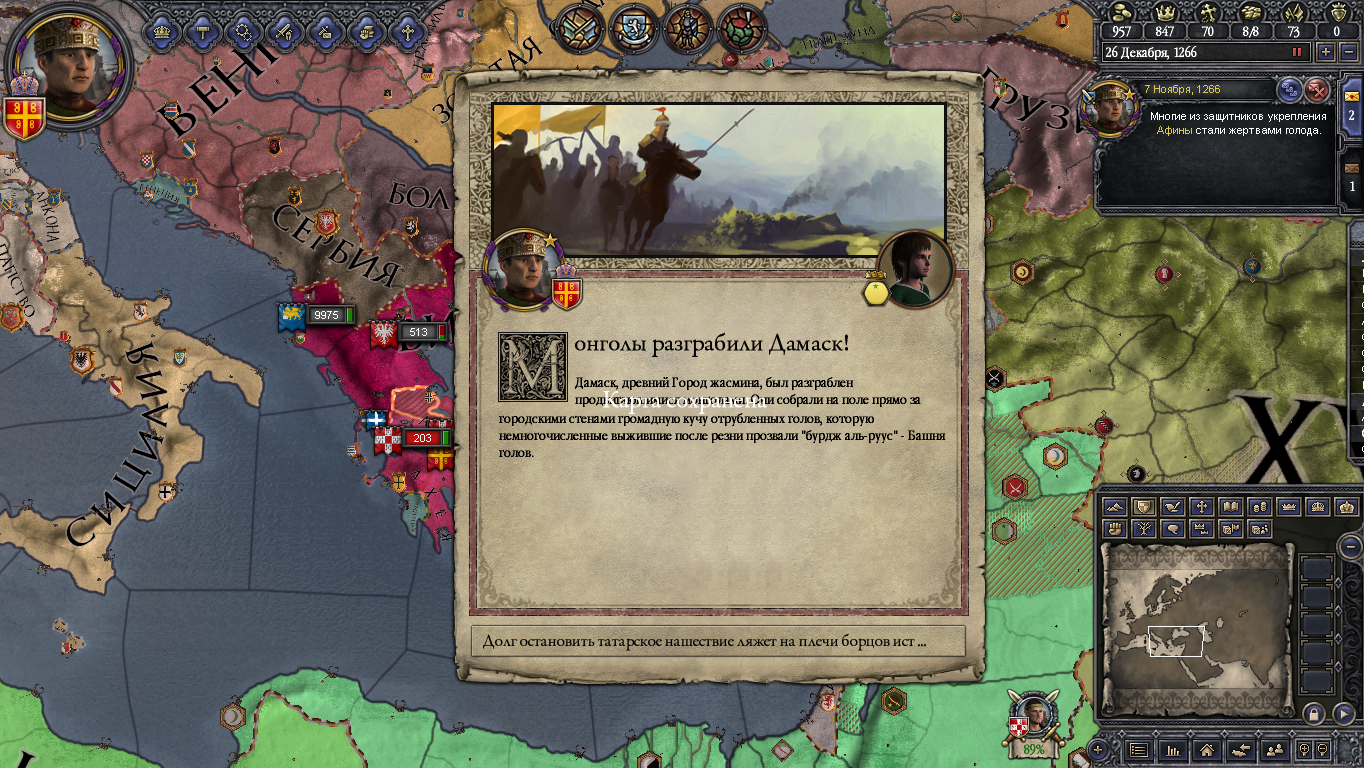Open the ruler portrait in the top-left corner
Viewport: 1364px width, 768px height.
click(x=69, y=68)
